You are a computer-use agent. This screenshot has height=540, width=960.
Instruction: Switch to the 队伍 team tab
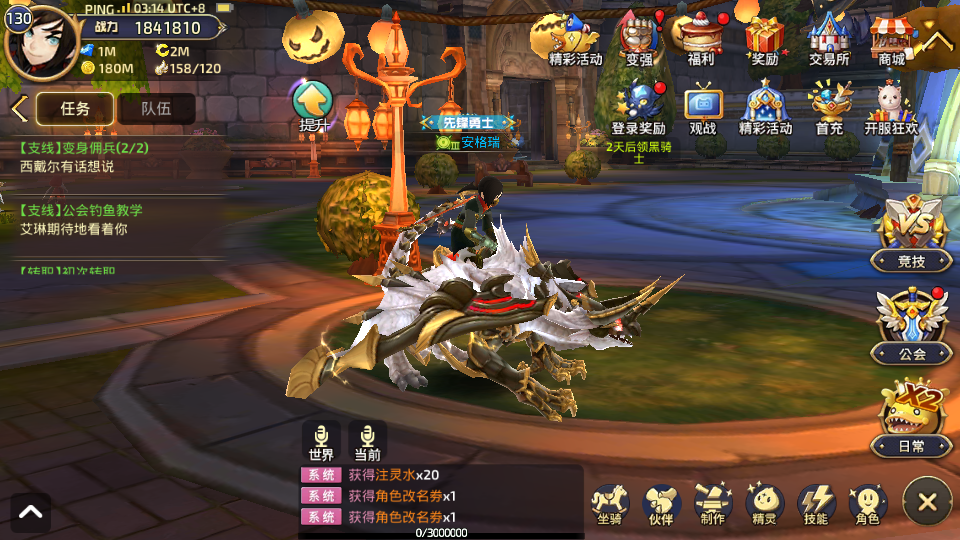[x=156, y=109]
